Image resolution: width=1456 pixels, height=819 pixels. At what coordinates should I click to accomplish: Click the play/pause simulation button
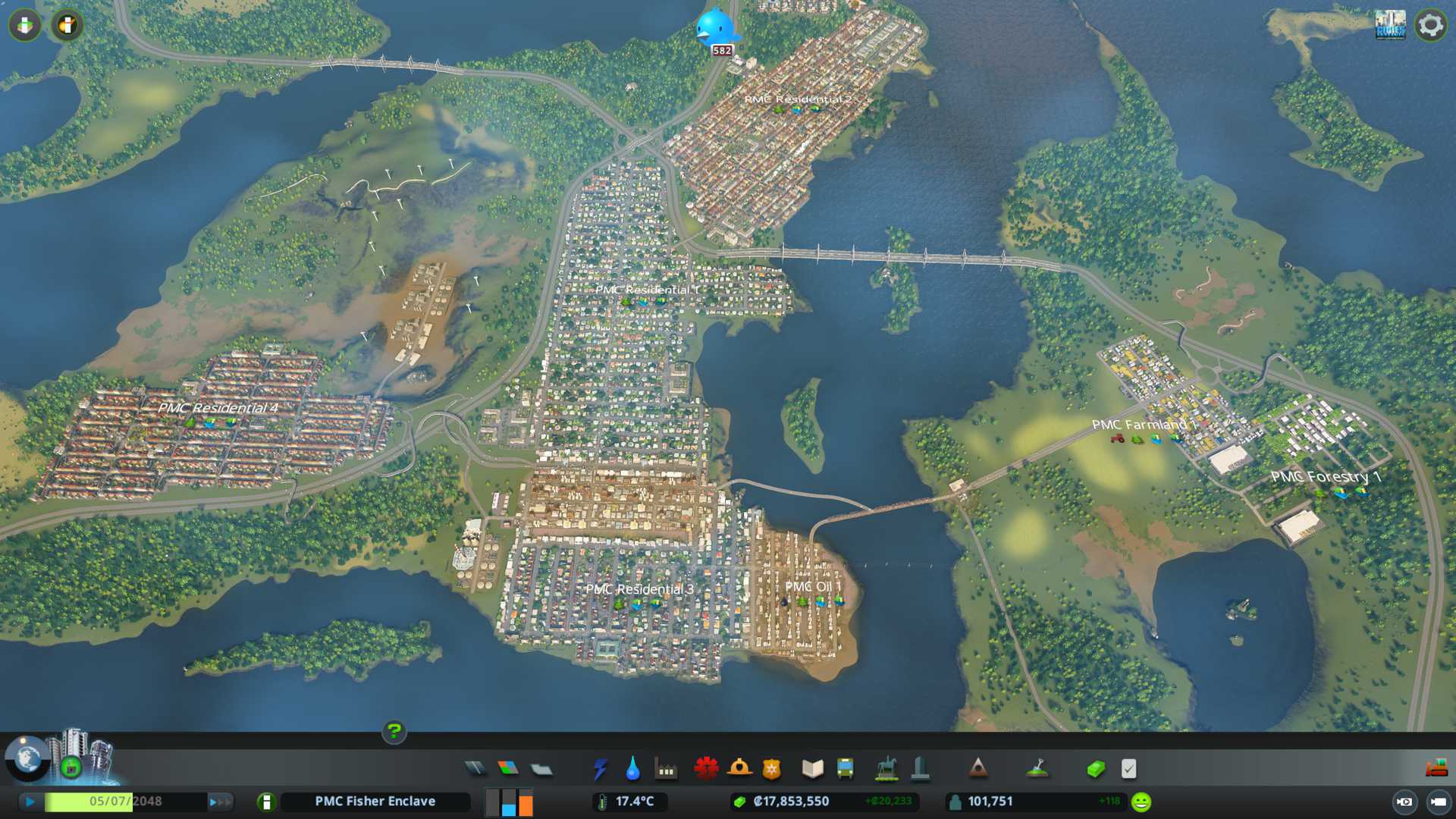pos(30,802)
